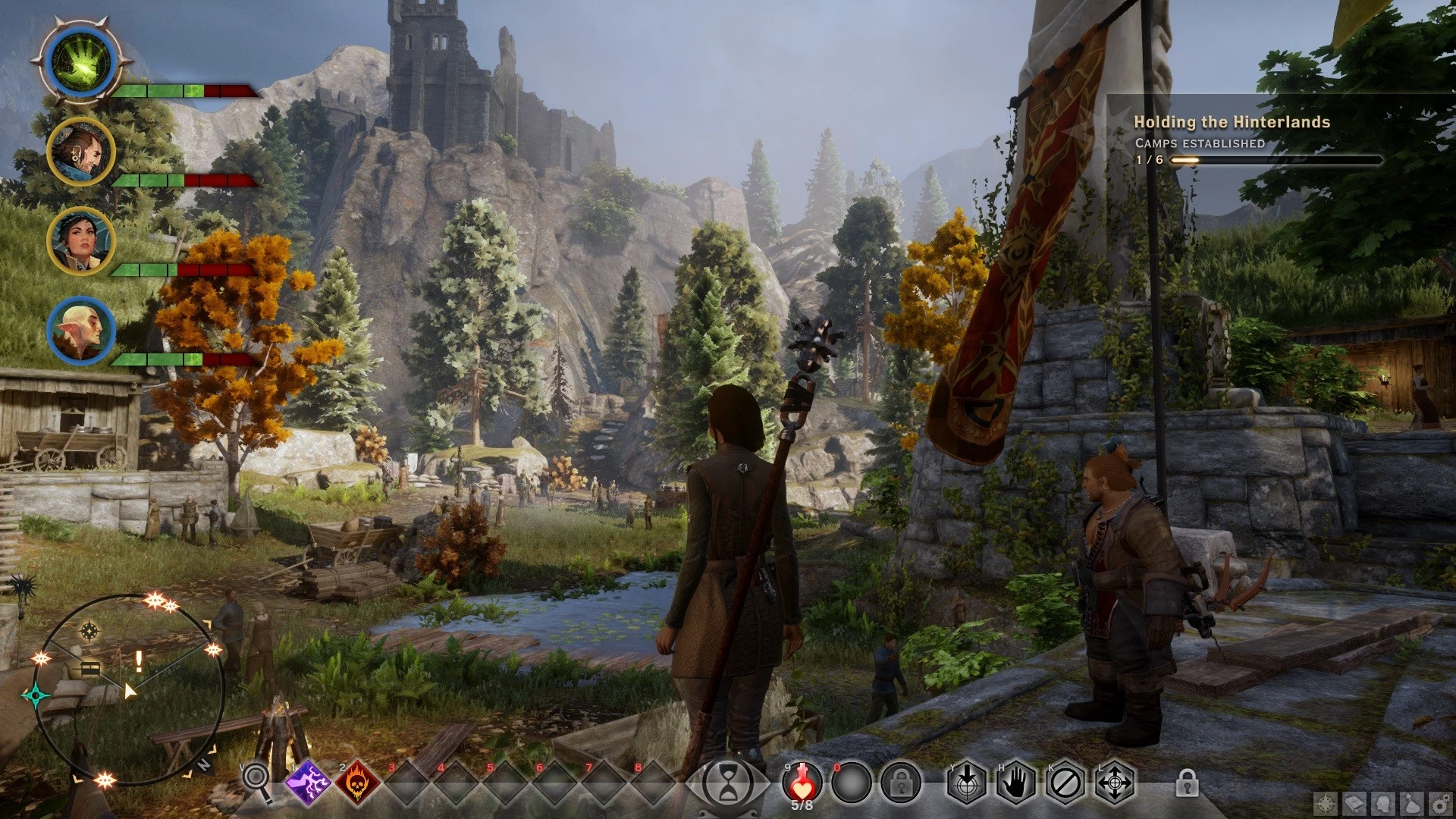
Task: Open the inventory pouch icon
Action: point(1412,804)
